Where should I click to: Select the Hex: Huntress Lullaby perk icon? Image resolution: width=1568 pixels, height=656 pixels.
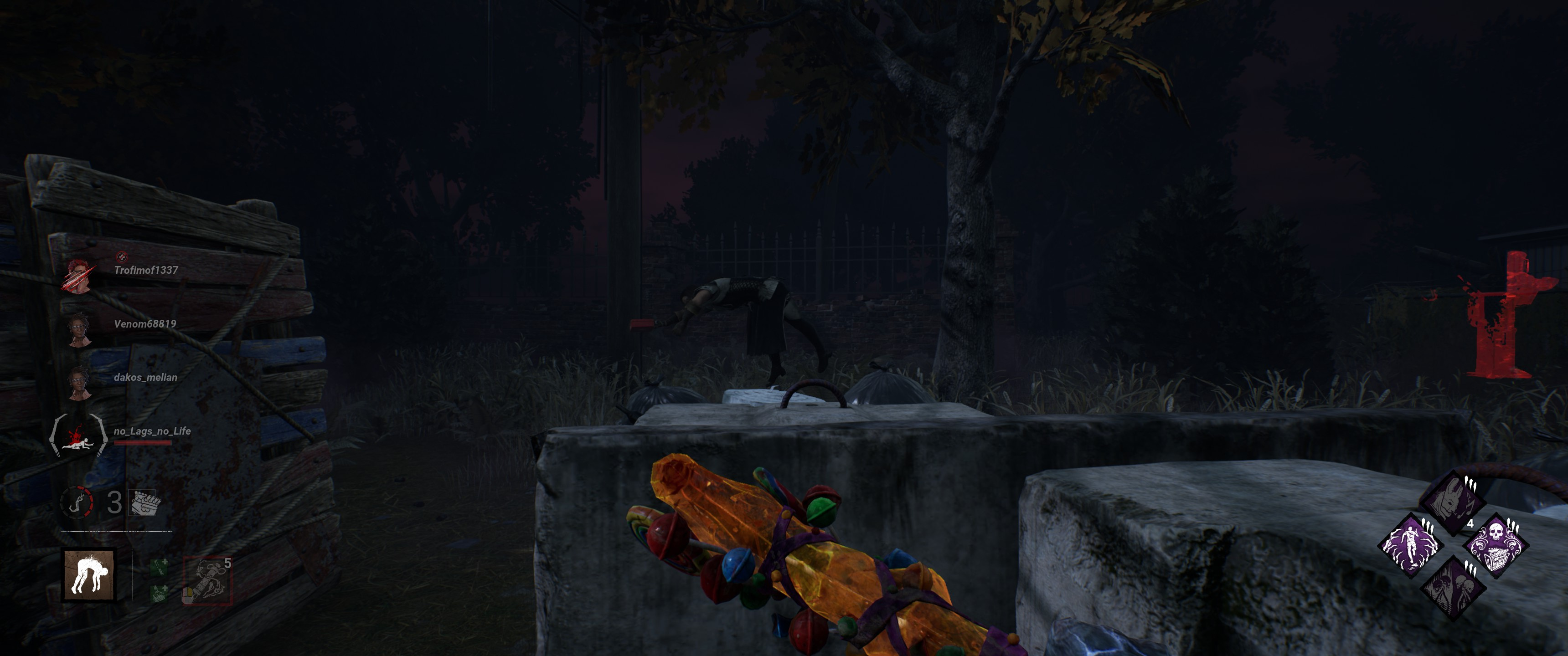1454,502
